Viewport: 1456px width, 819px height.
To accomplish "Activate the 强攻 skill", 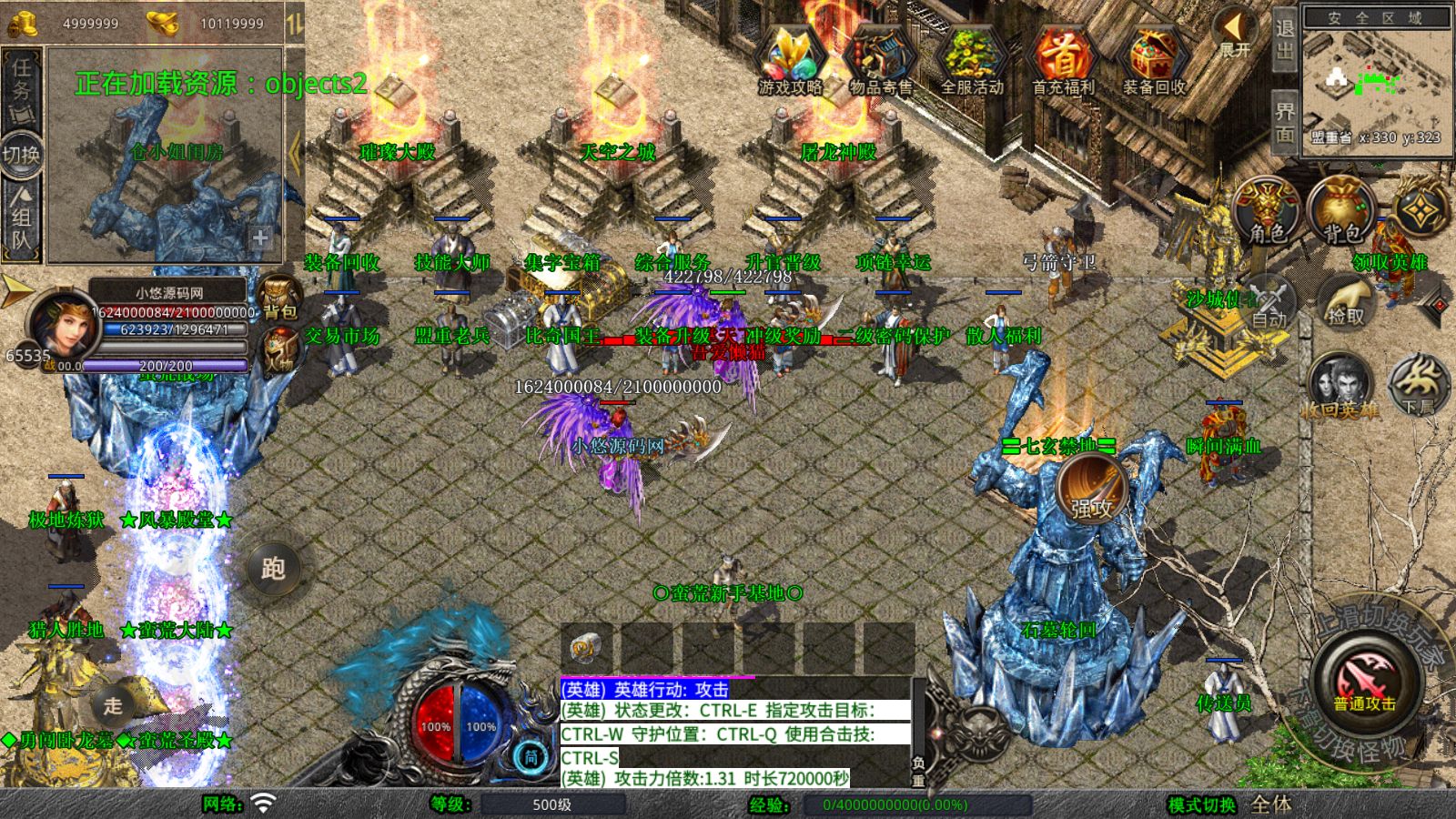I will click(1092, 490).
